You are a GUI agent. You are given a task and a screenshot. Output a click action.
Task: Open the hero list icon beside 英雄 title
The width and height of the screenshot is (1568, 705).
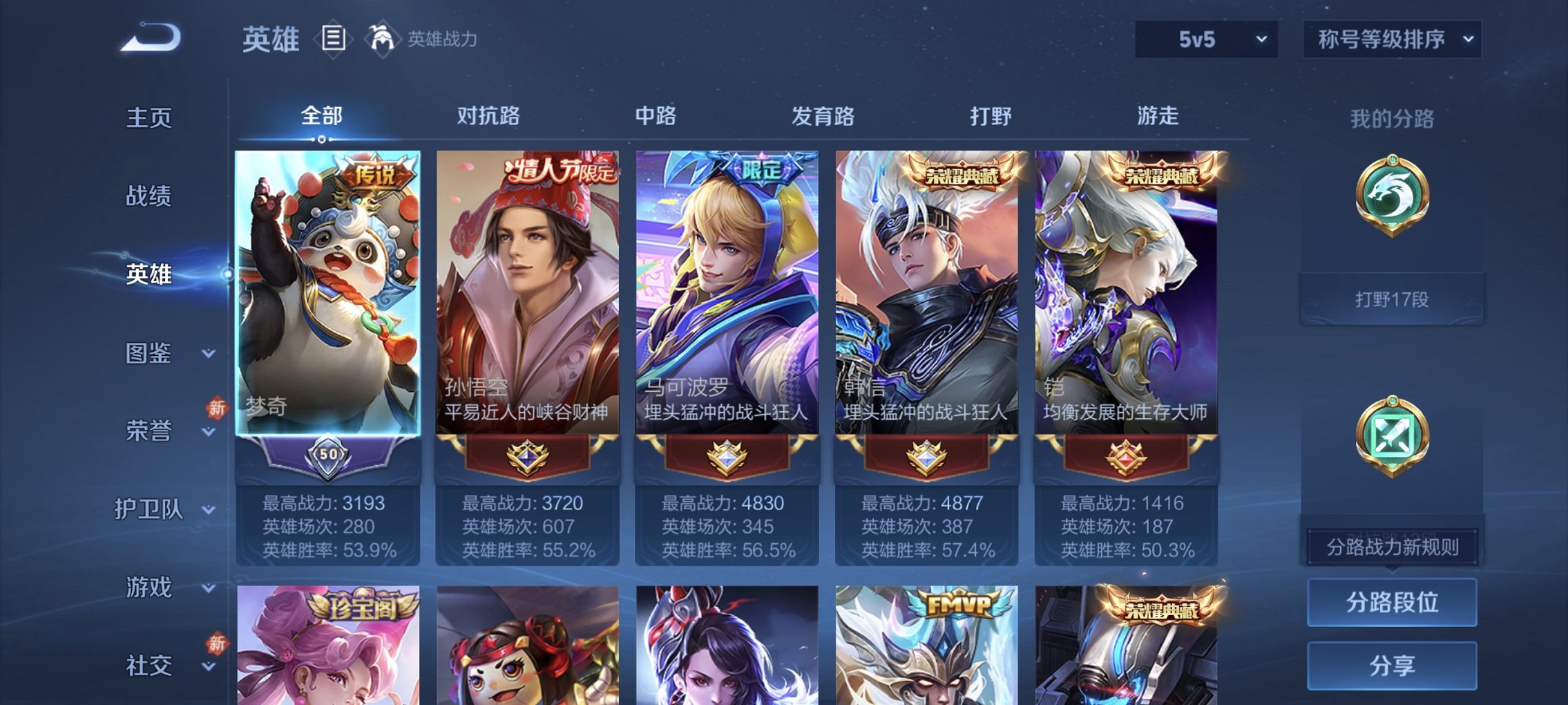point(334,39)
